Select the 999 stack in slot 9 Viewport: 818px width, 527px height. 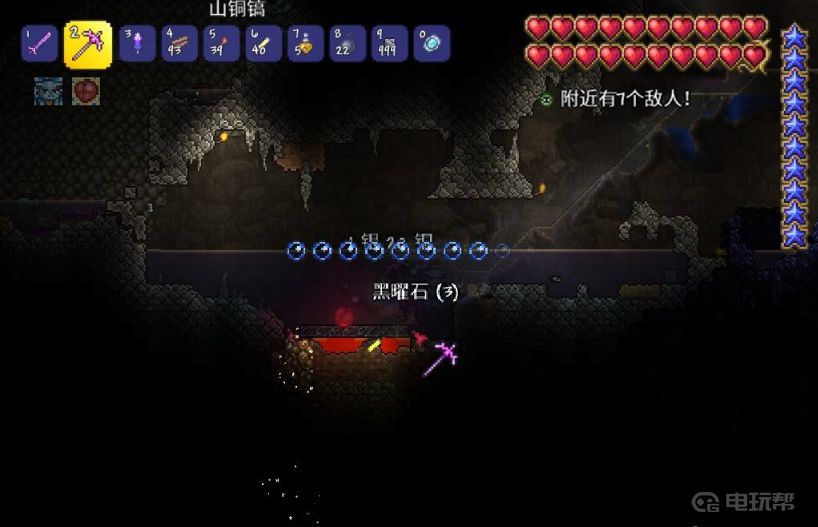(390, 43)
